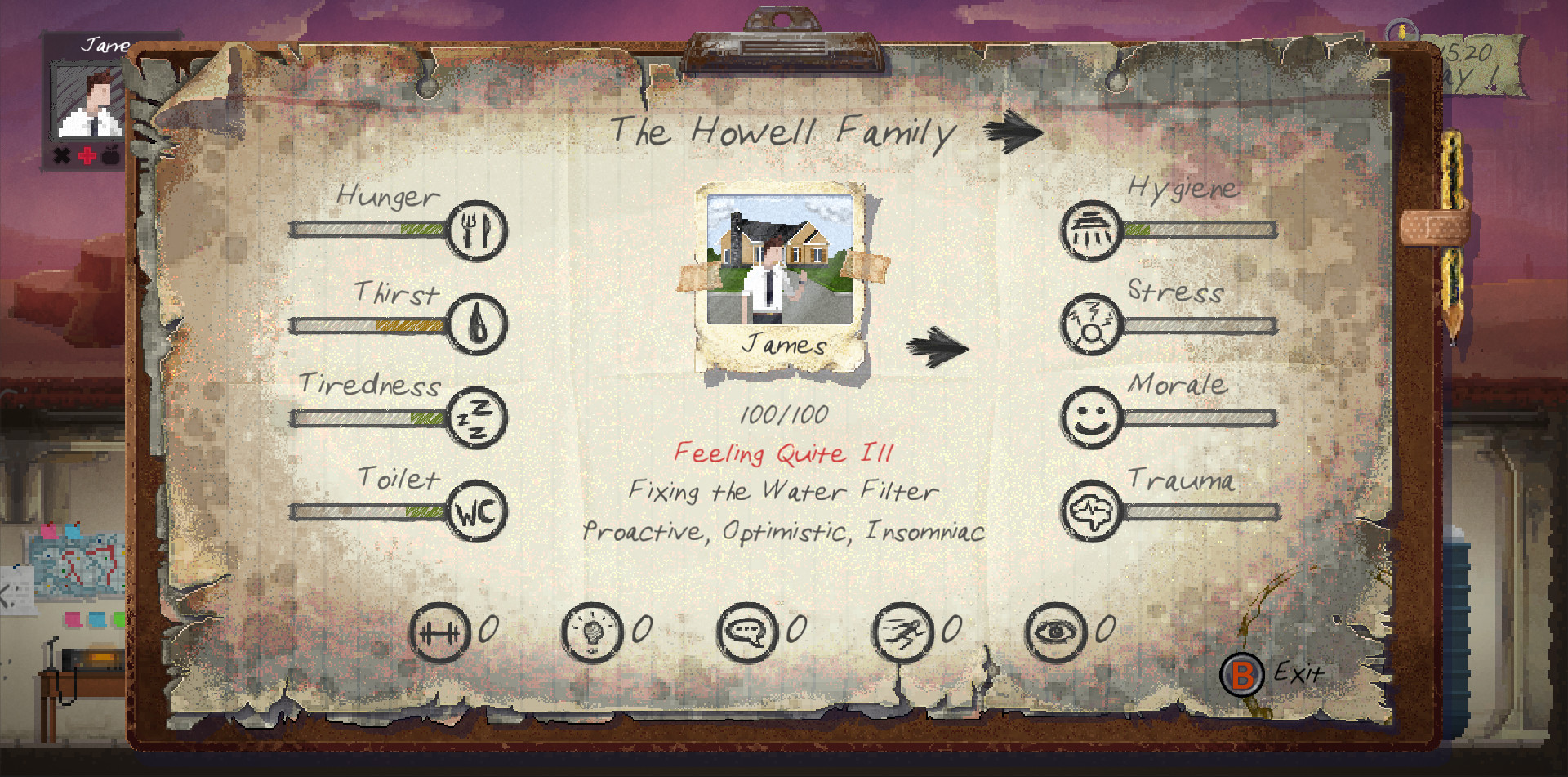Viewport: 1568px width, 777px height.
Task: Toggle the red health cross on James's card
Action: click(87, 155)
